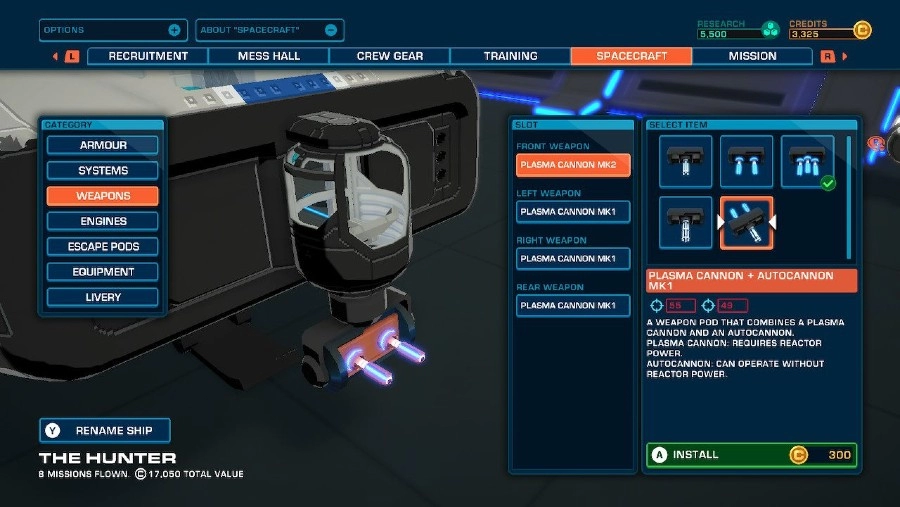This screenshot has width=900, height=507.
Task: Open the About "Spacecraft" info
Action: point(269,30)
